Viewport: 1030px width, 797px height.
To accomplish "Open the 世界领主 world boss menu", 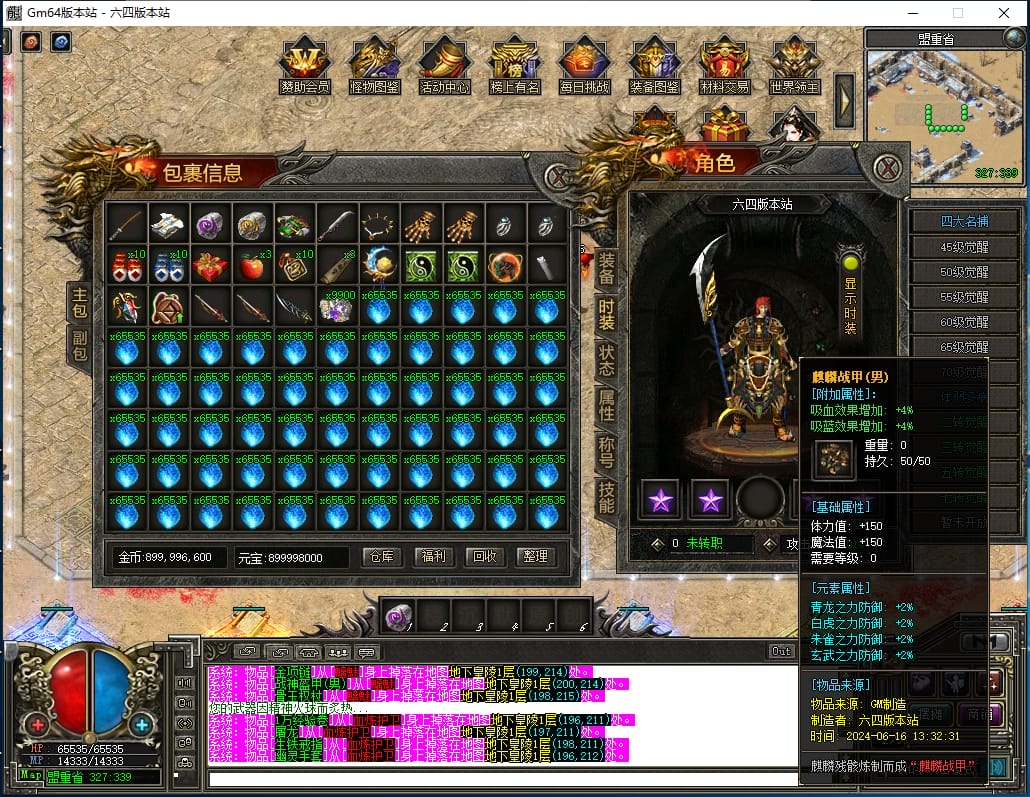I will (795, 66).
